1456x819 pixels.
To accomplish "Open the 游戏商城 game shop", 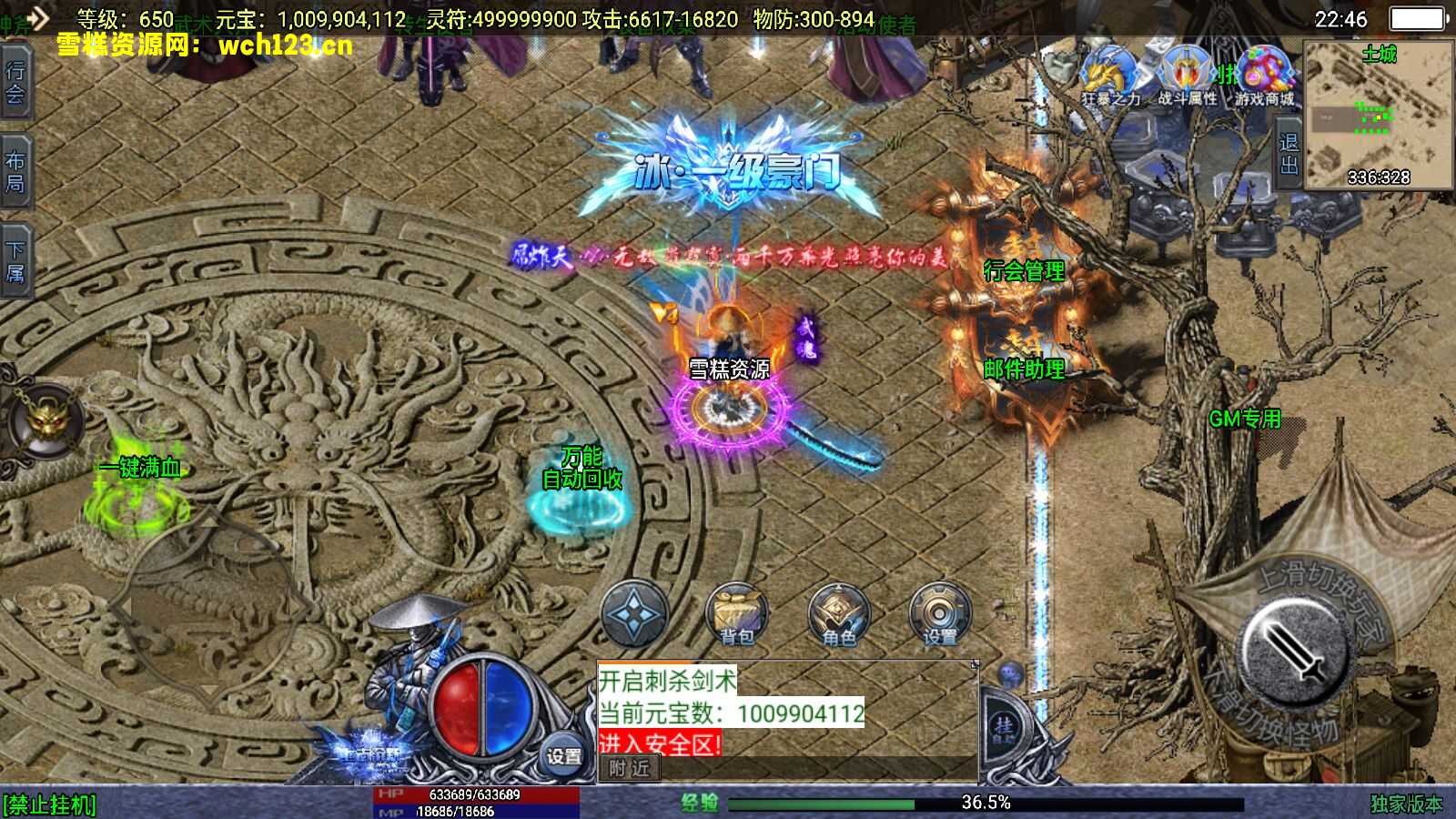I will [x=1264, y=75].
